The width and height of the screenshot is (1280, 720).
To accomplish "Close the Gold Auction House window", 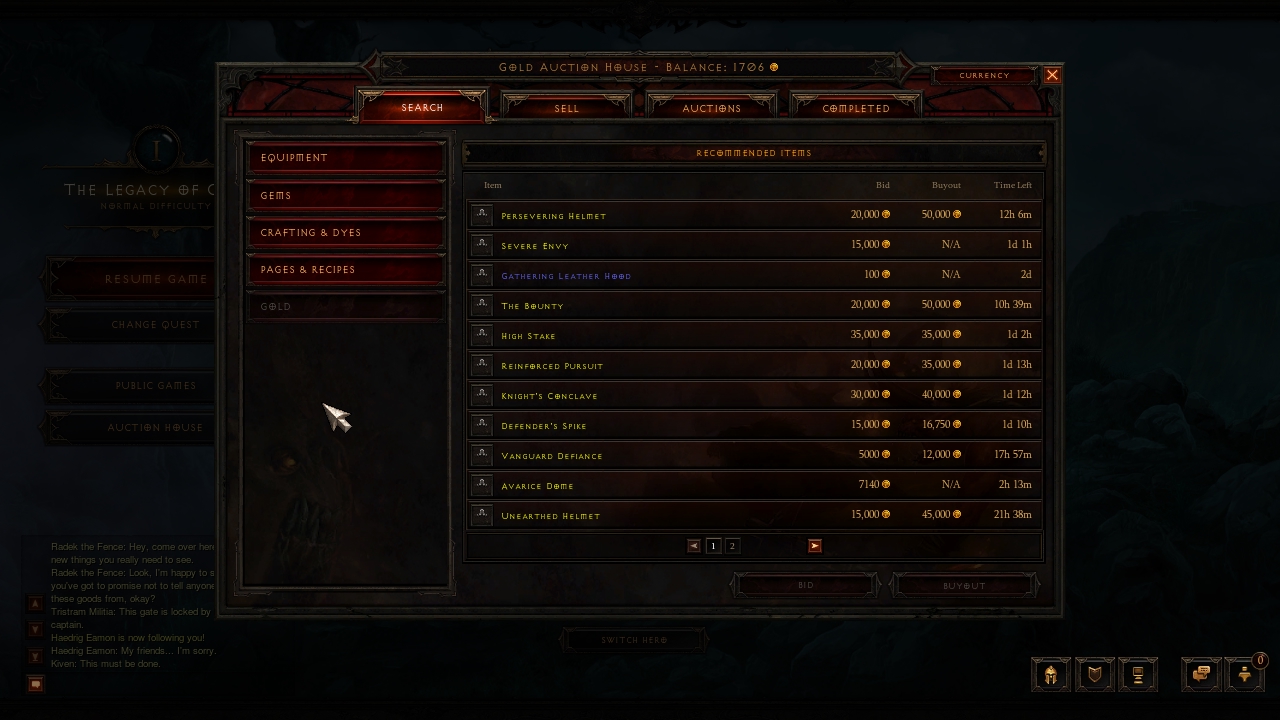I will pyautogui.click(x=1052, y=75).
